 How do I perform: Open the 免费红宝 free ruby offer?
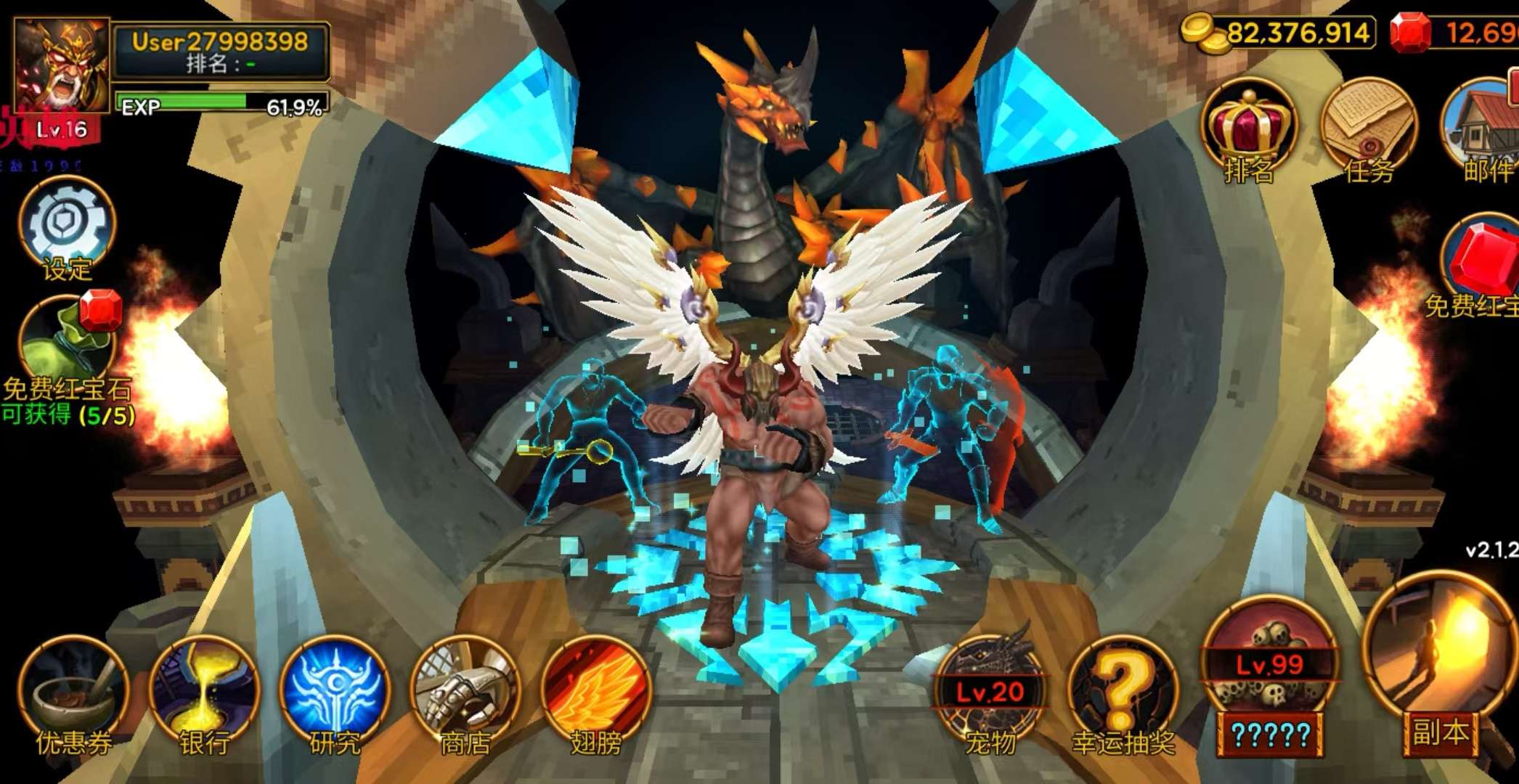tap(1480, 265)
